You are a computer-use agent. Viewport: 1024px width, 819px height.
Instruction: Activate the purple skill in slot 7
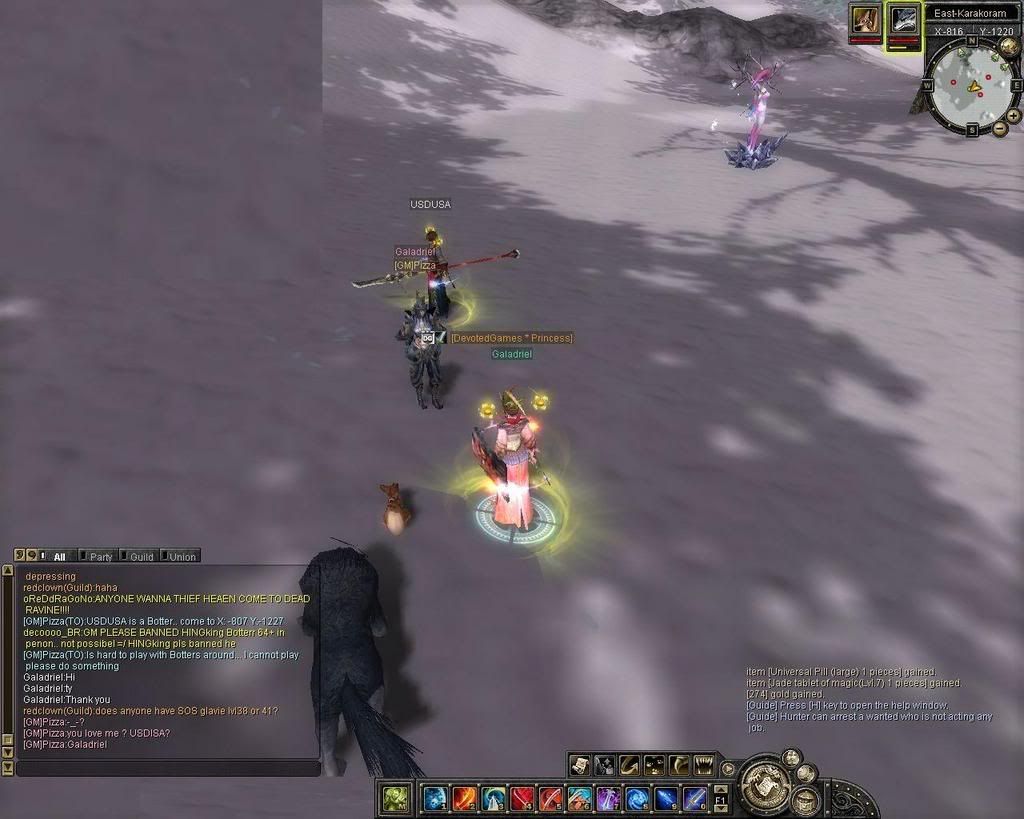click(x=608, y=798)
